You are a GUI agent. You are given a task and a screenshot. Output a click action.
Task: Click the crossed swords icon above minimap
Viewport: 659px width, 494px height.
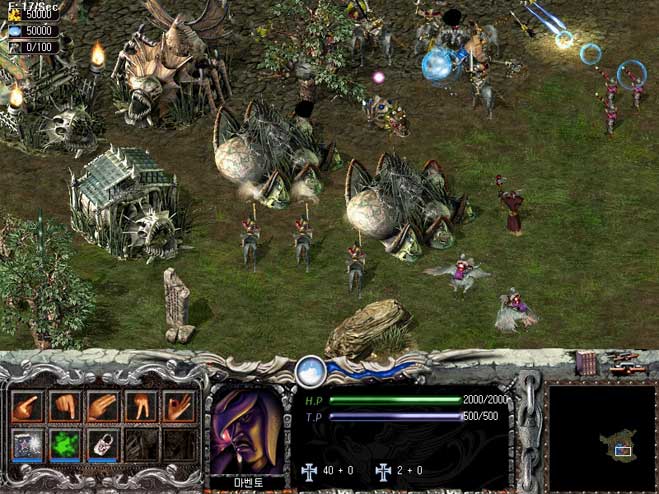(x=623, y=359)
